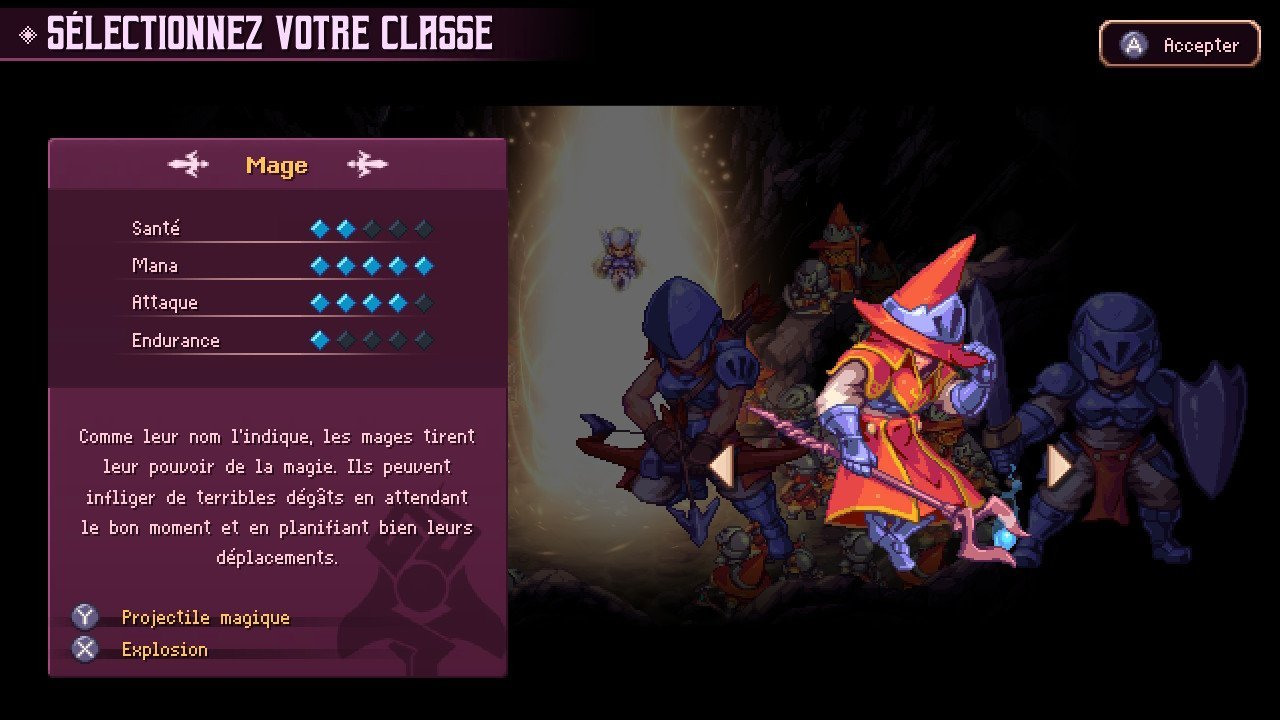Select the red-hatted Mage character
Image resolution: width=1280 pixels, height=720 pixels.
pyautogui.click(x=900, y=400)
